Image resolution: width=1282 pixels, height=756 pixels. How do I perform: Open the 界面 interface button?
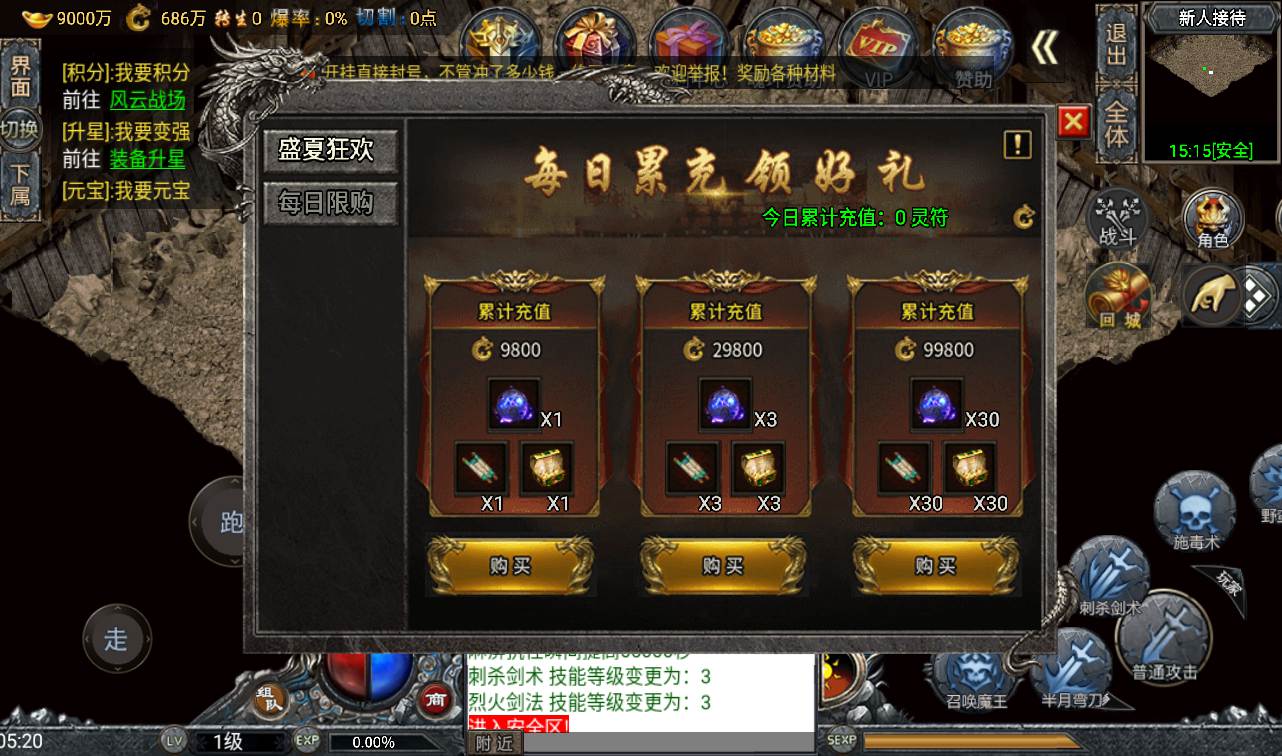[20, 75]
